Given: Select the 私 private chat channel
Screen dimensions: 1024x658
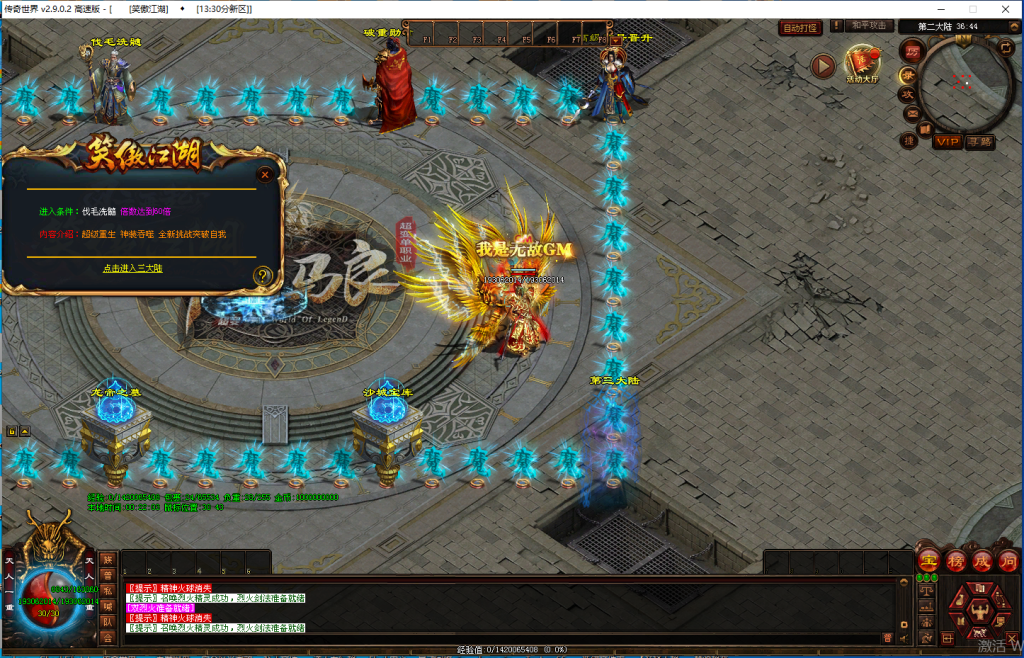Looking at the screenshot, I should [x=107, y=591].
